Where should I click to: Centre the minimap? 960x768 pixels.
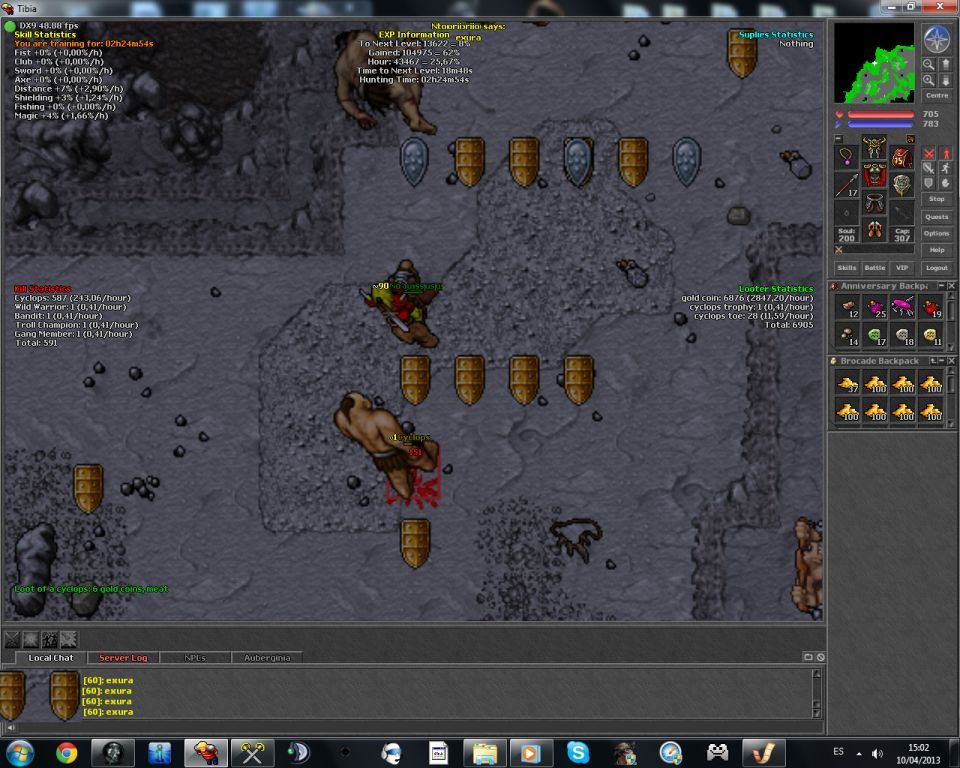tap(937, 96)
